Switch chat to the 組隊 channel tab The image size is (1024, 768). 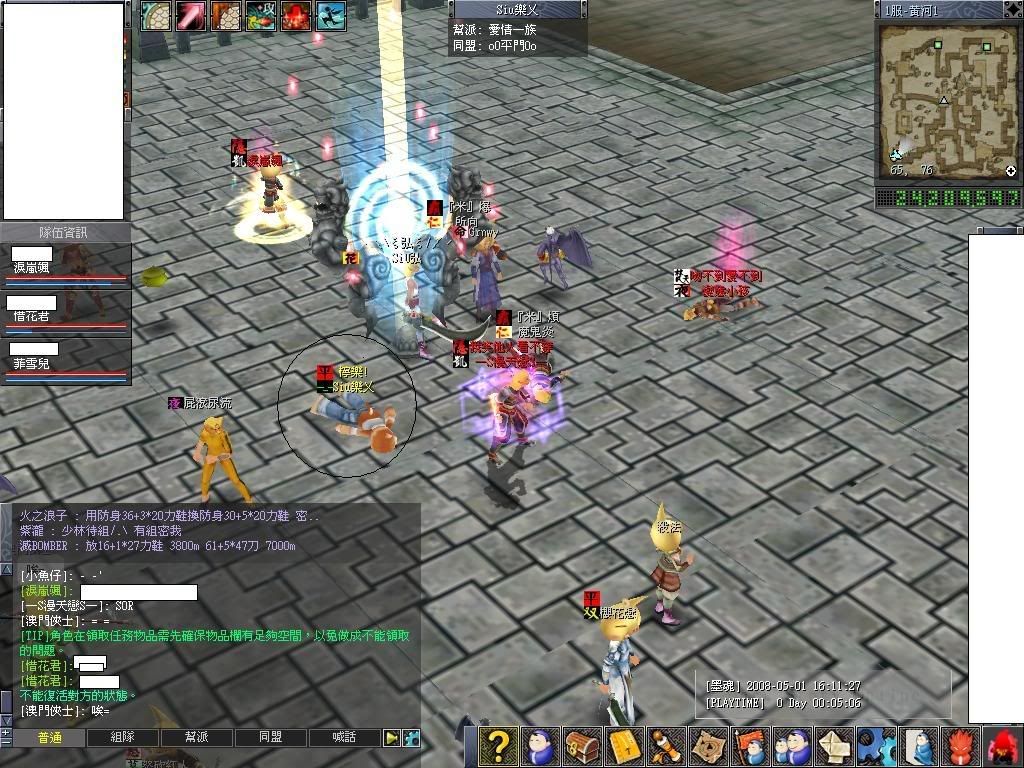tap(122, 737)
